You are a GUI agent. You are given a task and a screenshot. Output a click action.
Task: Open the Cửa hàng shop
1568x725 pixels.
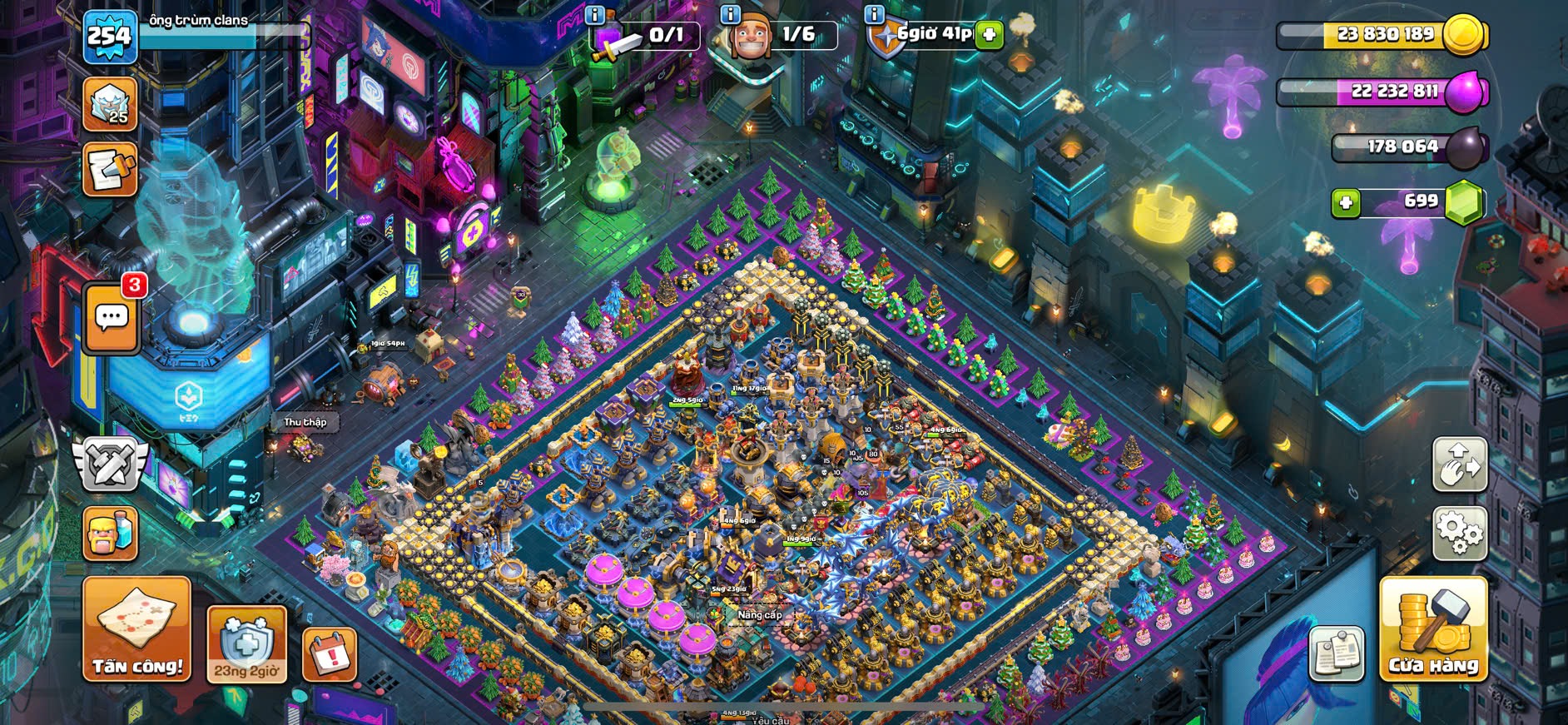tap(1433, 630)
